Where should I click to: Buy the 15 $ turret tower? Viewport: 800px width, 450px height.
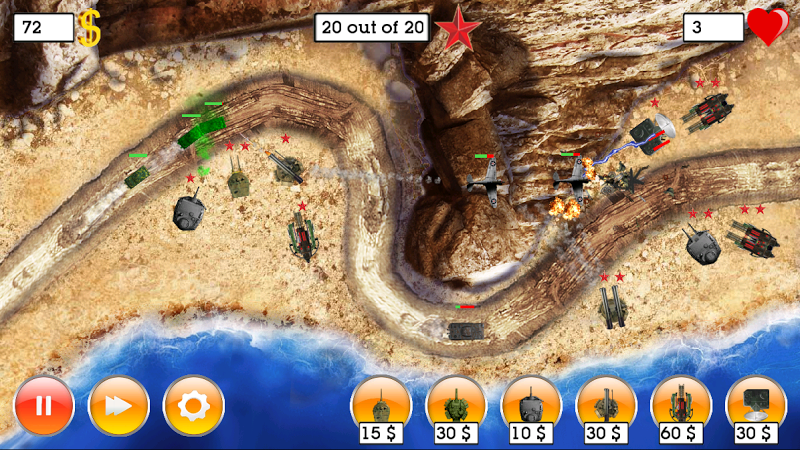381,405
